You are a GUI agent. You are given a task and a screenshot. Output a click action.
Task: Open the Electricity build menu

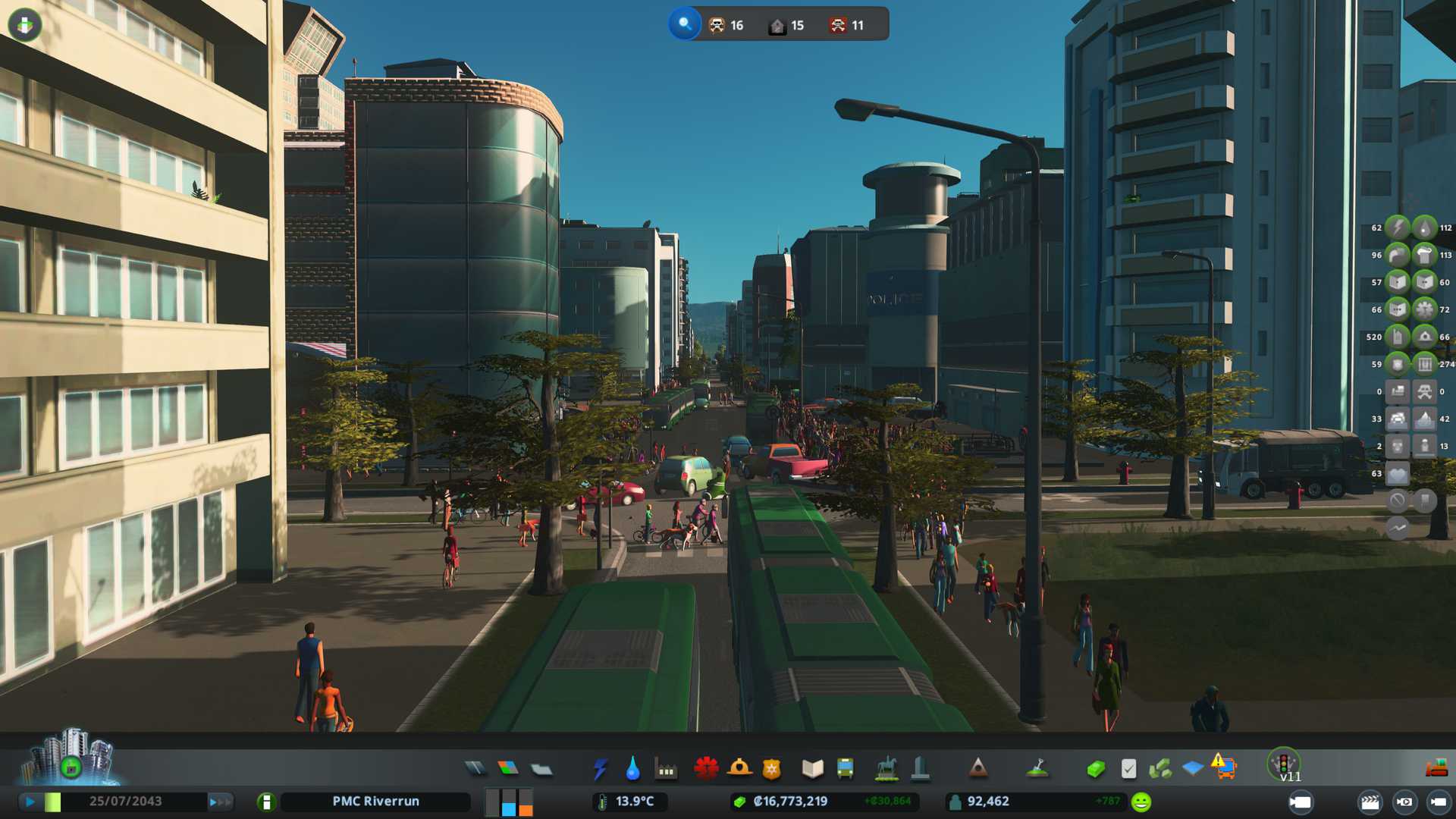tap(600, 769)
